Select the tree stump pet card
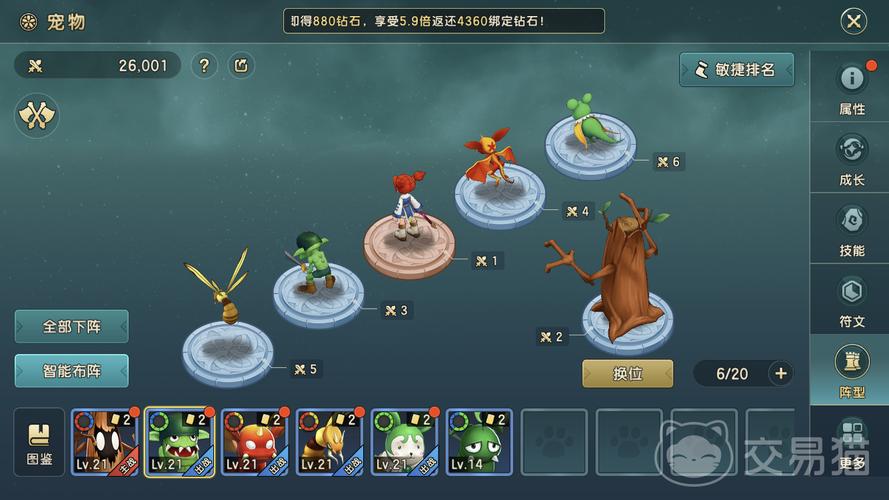Viewport: 889px width, 500px height. pos(105,442)
